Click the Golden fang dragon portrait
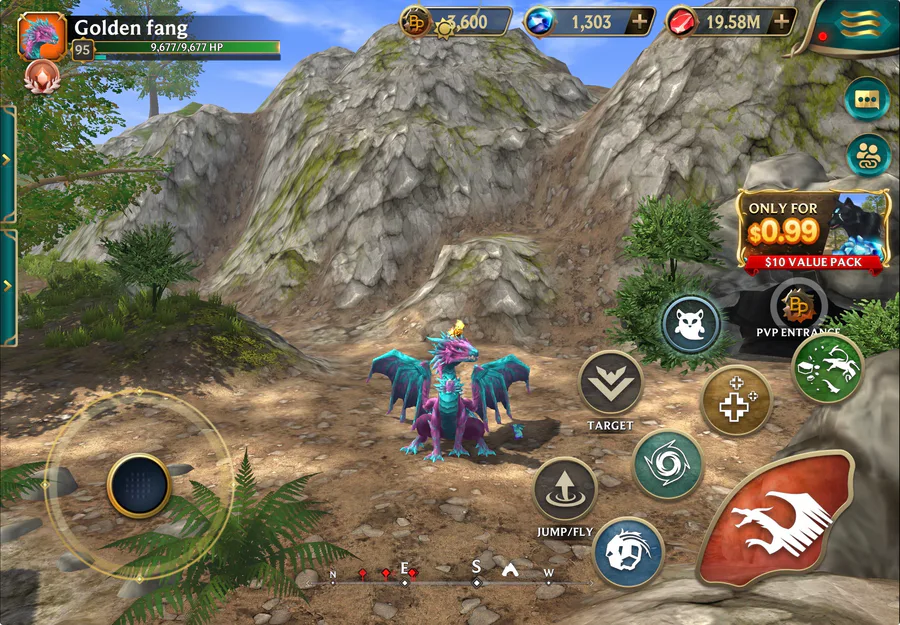Viewport: 900px width, 625px height. [42, 37]
